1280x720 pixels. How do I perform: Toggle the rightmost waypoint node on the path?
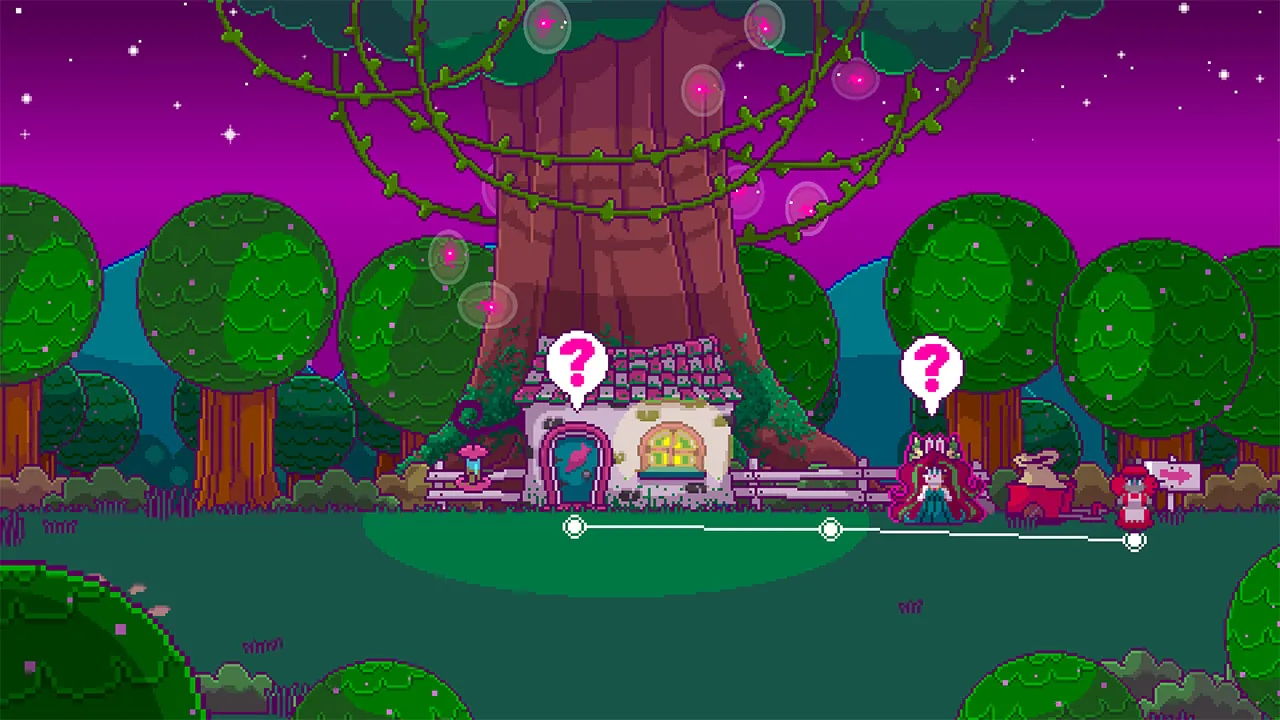[x=1136, y=541]
